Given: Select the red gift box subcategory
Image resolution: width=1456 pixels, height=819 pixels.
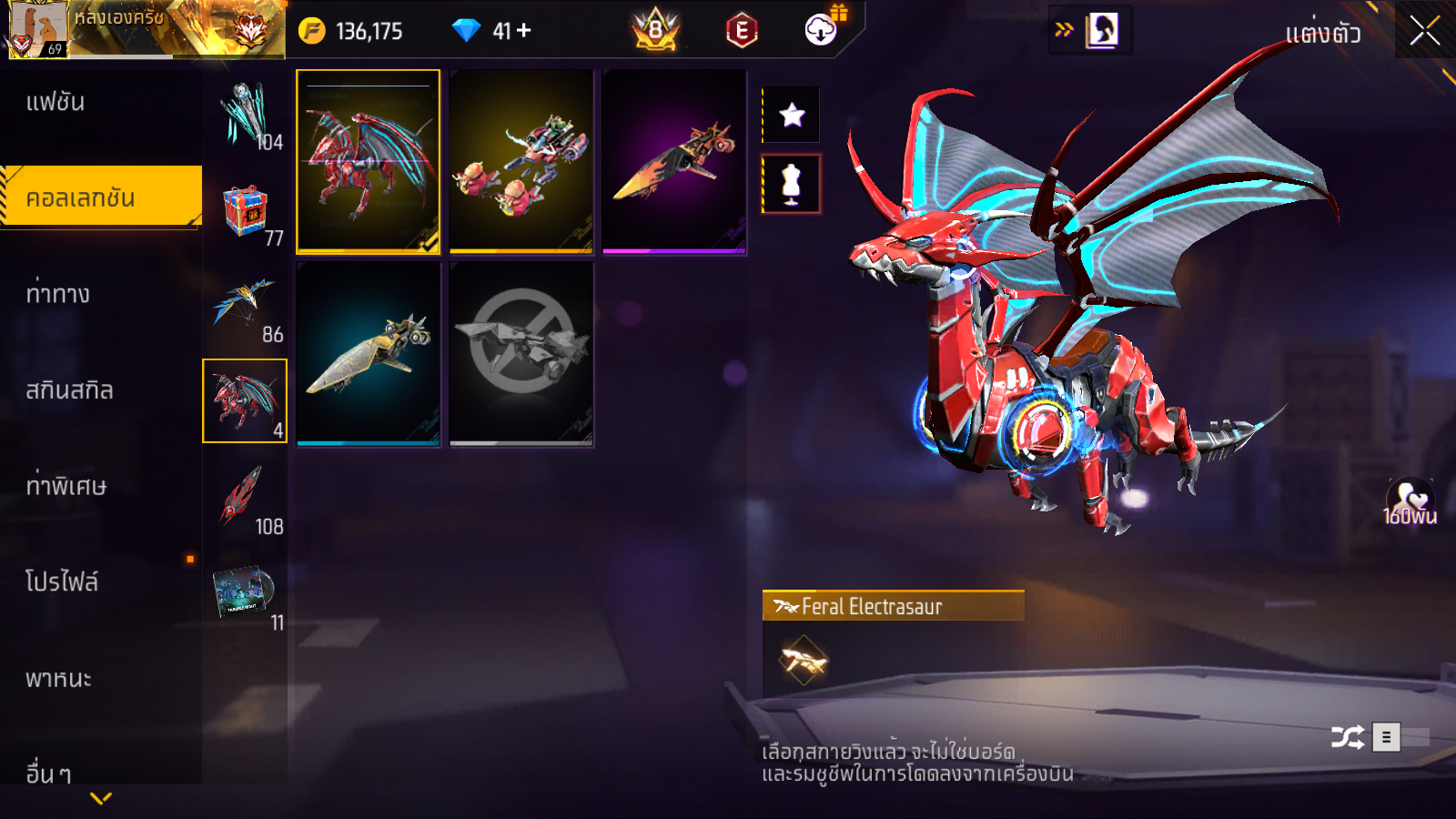Looking at the screenshot, I should pos(245,209).
